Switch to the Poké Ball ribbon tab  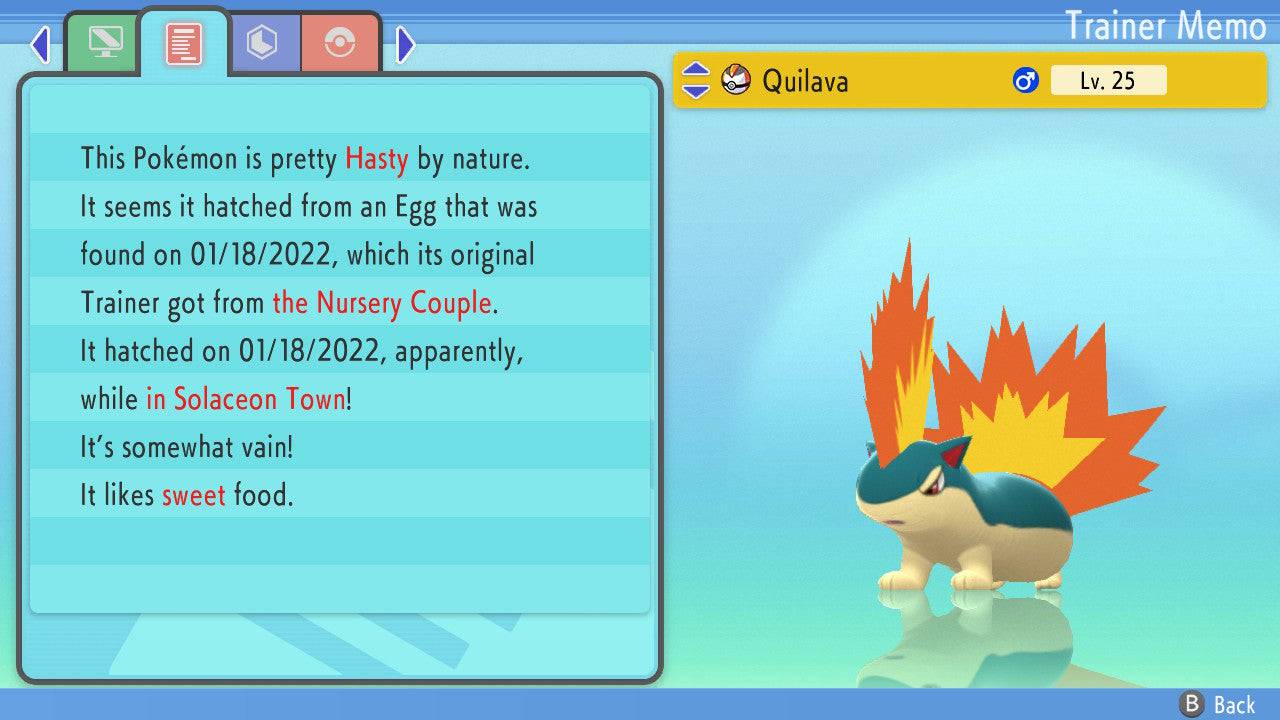tap(340, 43)
